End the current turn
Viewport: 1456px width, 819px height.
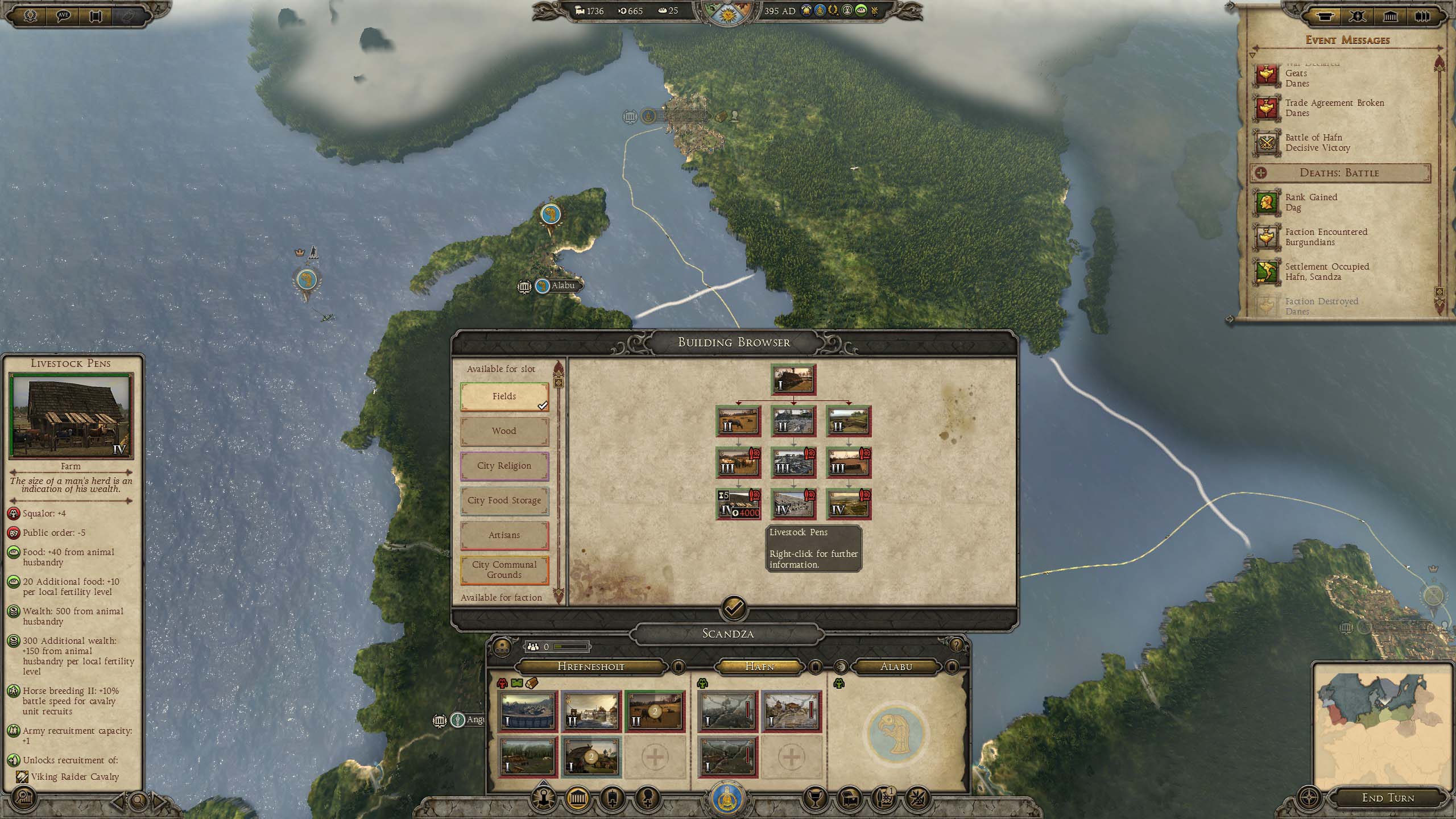(1387, 798)
